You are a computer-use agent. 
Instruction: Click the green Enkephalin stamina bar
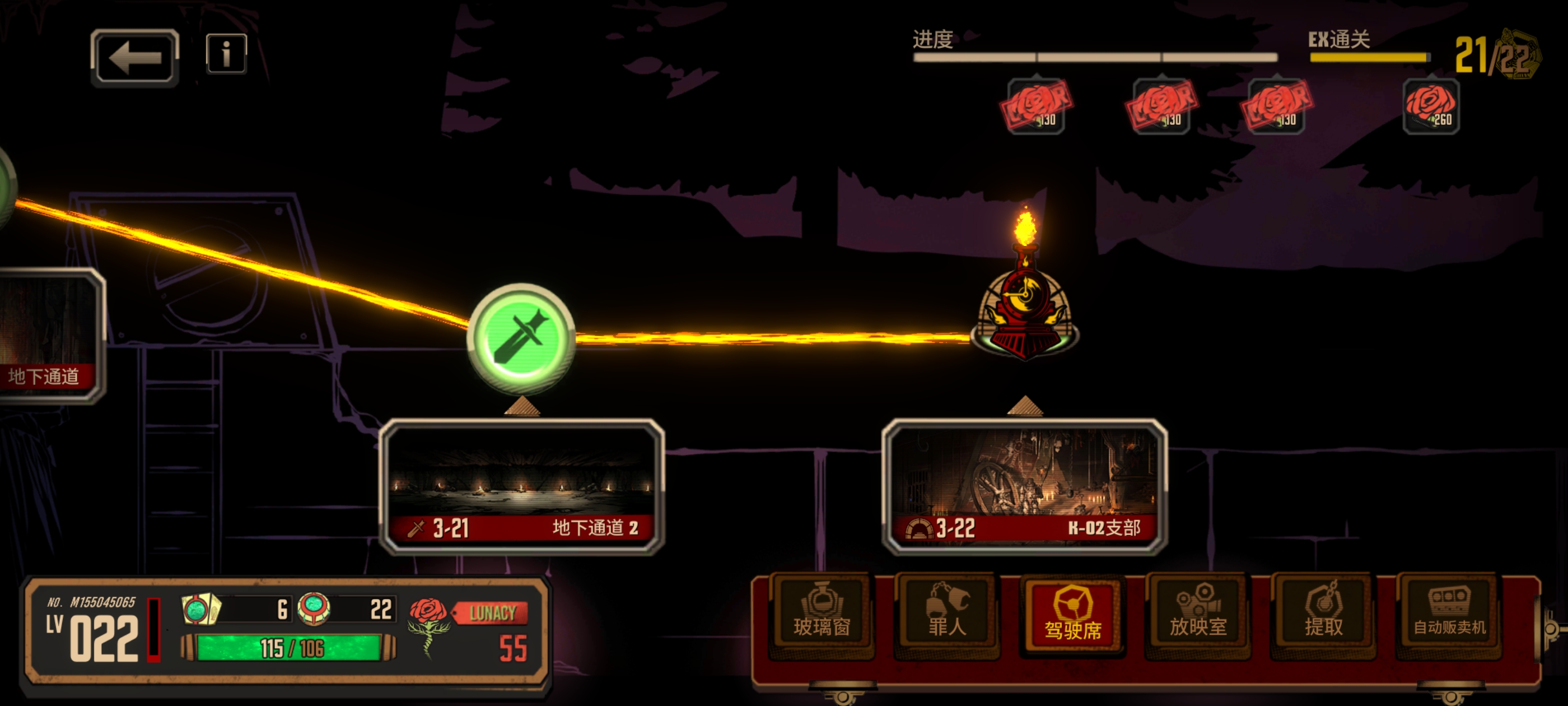point(289,648)
